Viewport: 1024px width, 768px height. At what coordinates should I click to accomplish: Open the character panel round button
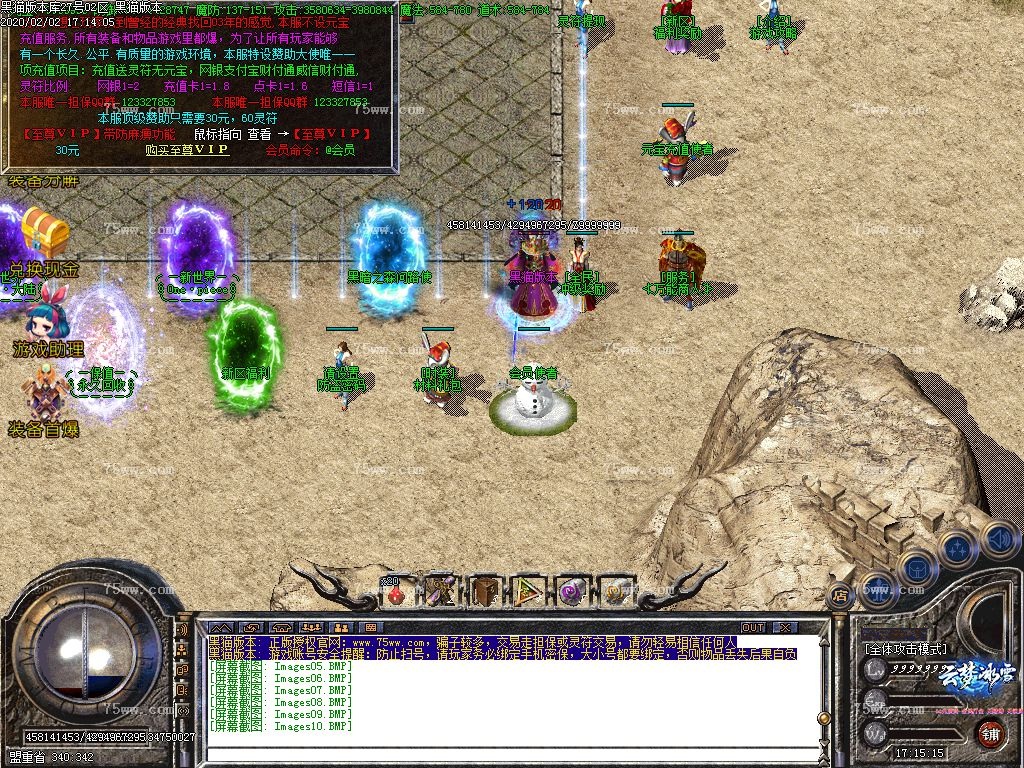877,590
